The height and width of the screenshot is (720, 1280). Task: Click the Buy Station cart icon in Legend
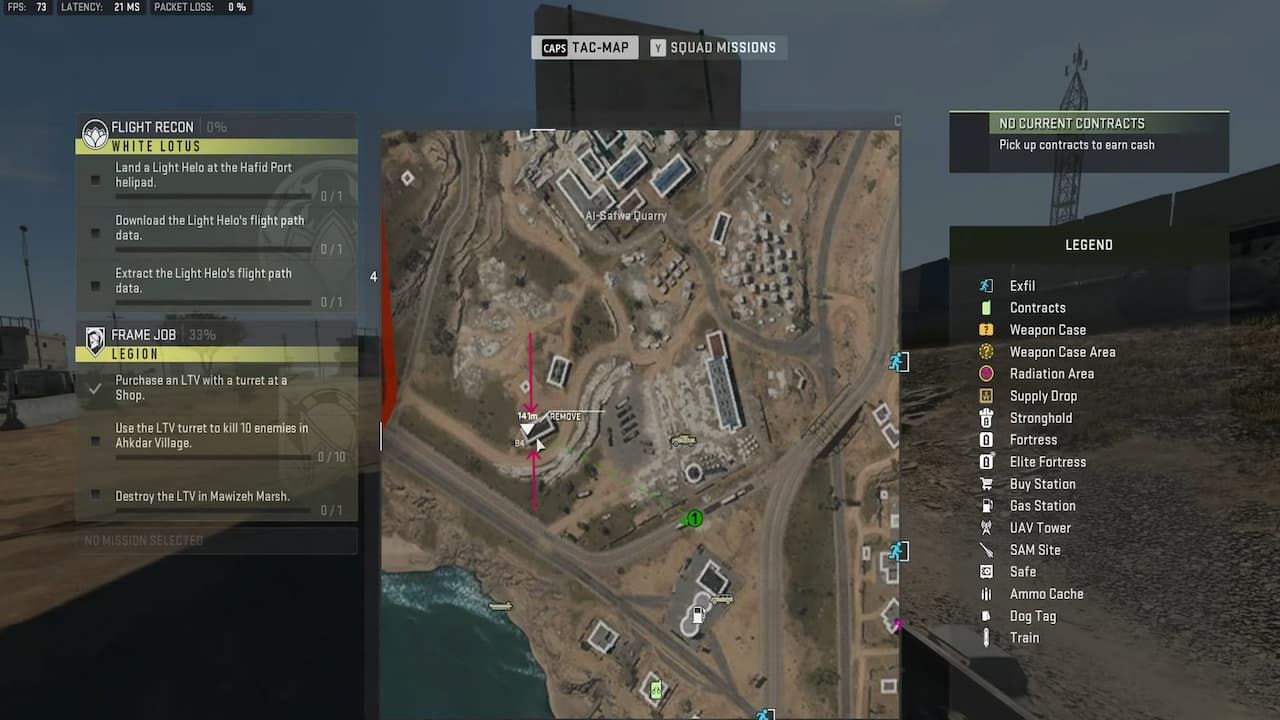coord(985,483)
